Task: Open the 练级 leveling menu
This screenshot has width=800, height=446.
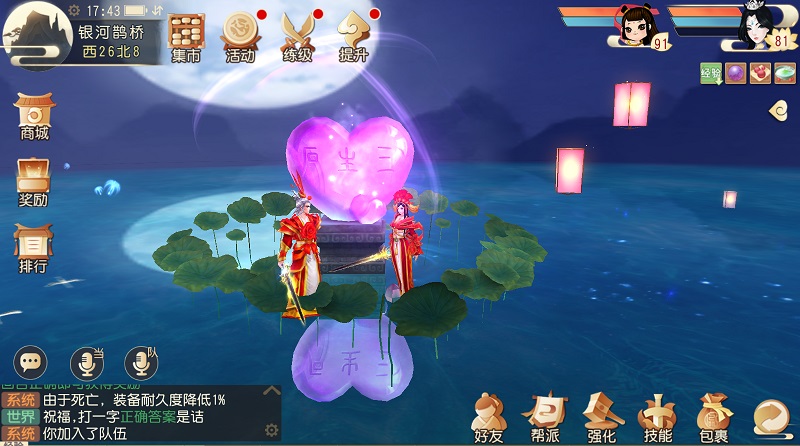Action: (297, 37)
